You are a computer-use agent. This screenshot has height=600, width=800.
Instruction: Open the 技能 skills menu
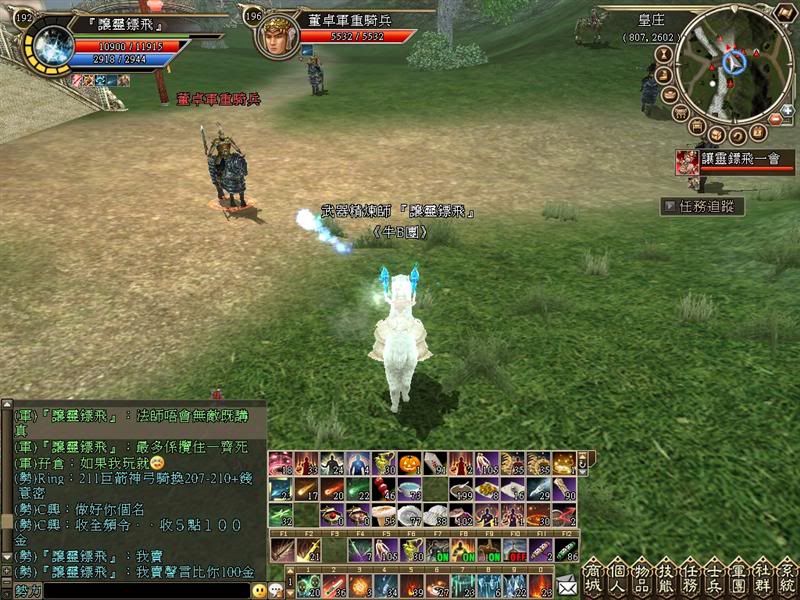click(665, 577)
